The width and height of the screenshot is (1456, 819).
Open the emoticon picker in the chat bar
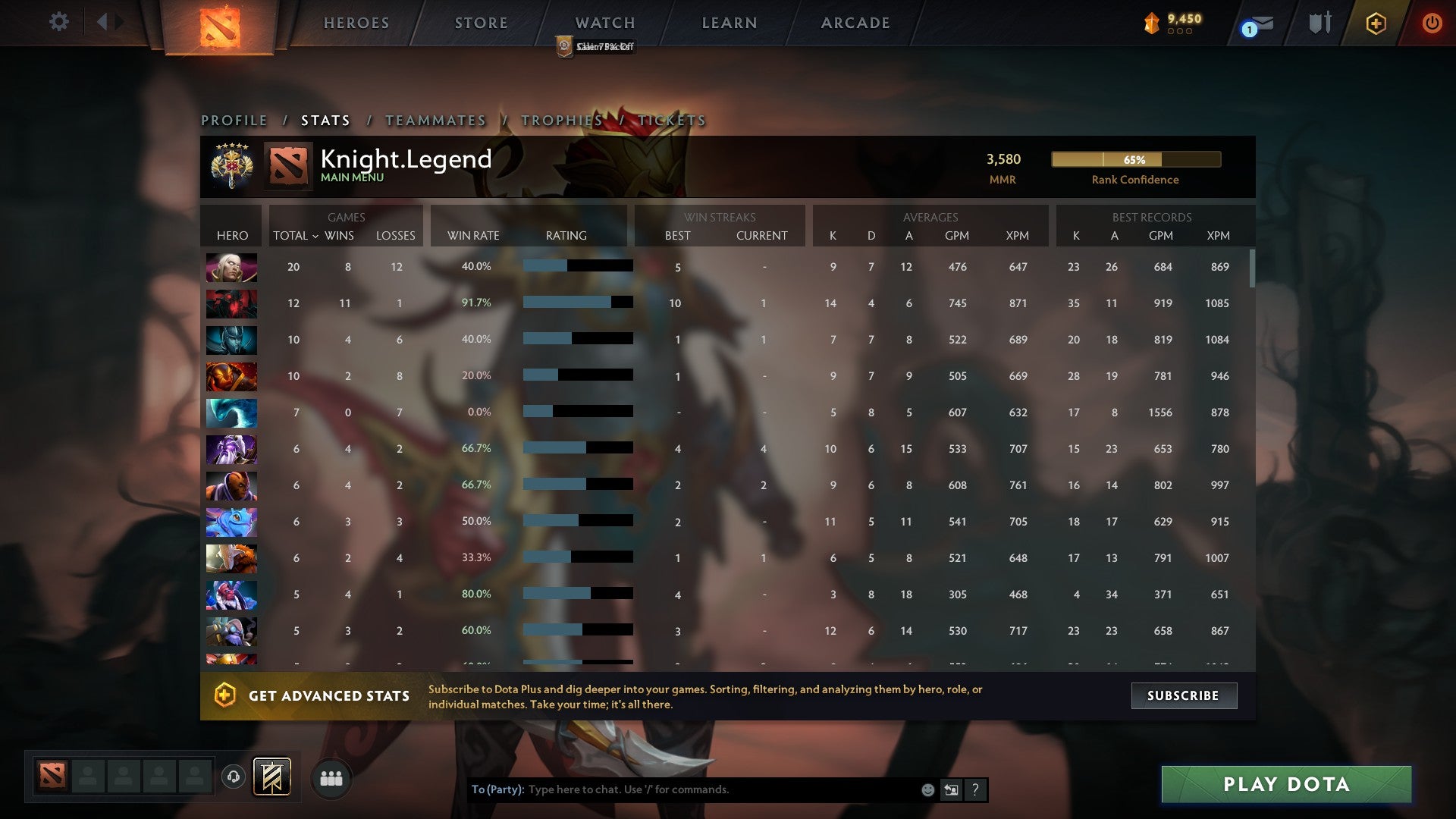(x=927, y=789)
